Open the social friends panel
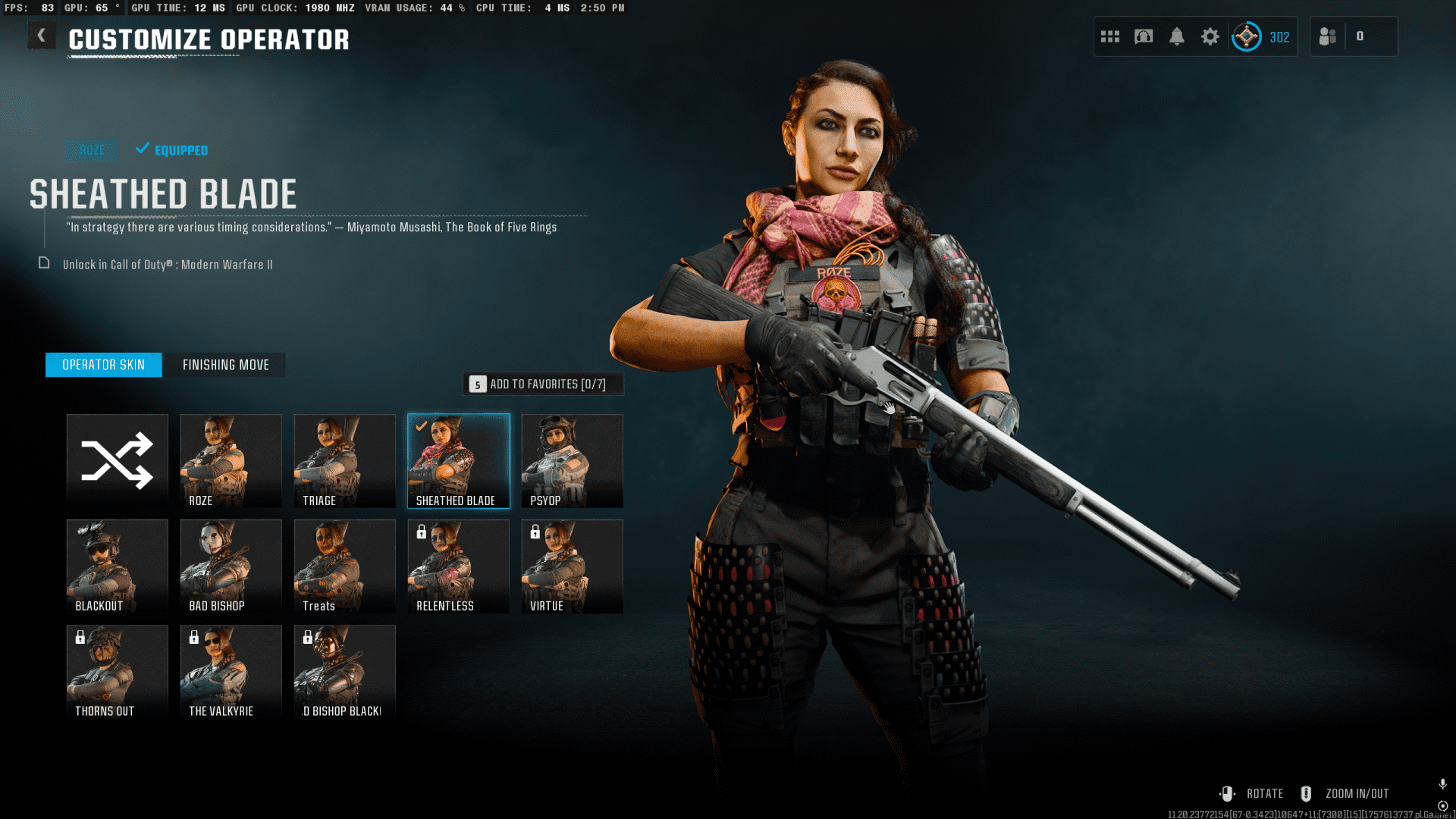Viewport: 1456px width, 819px height. pyautogui.click(x=1328, y=36)
